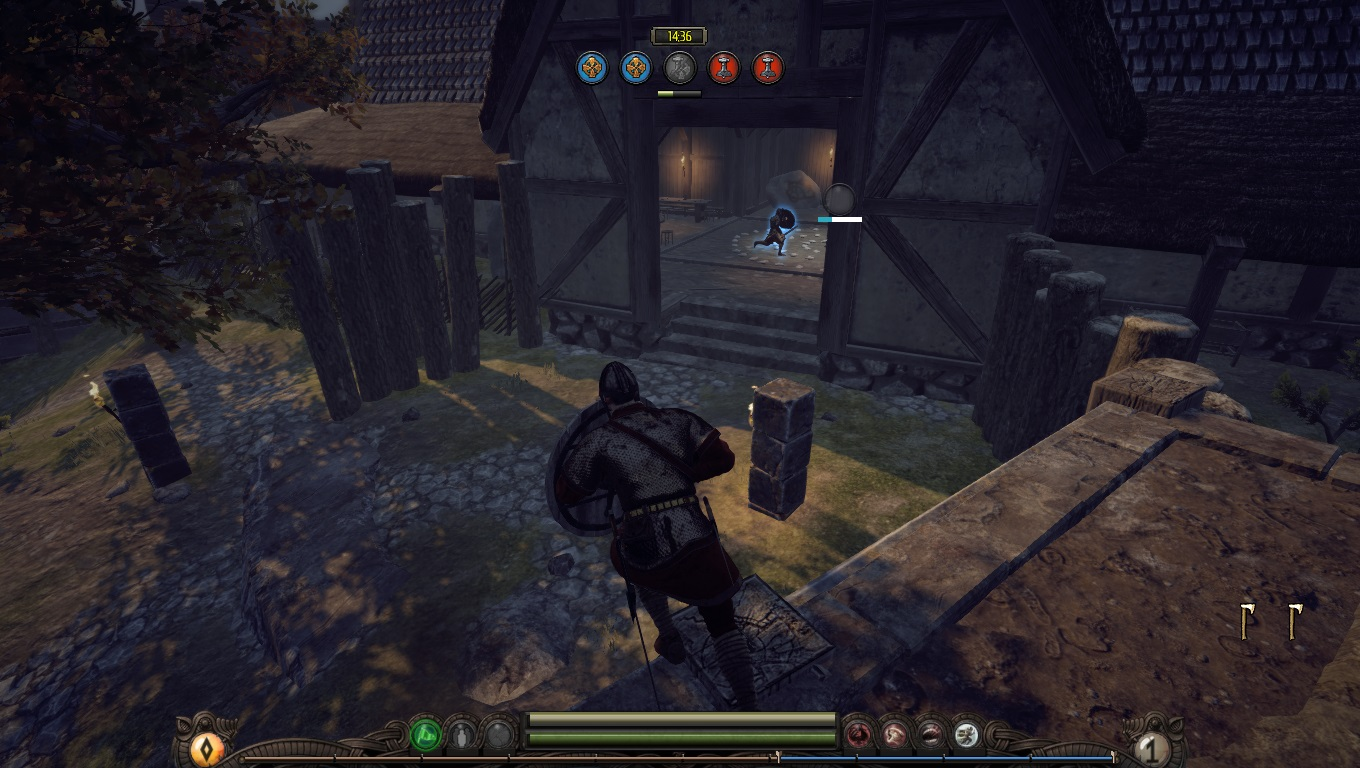Select the green flag icon

coord(426,736)
